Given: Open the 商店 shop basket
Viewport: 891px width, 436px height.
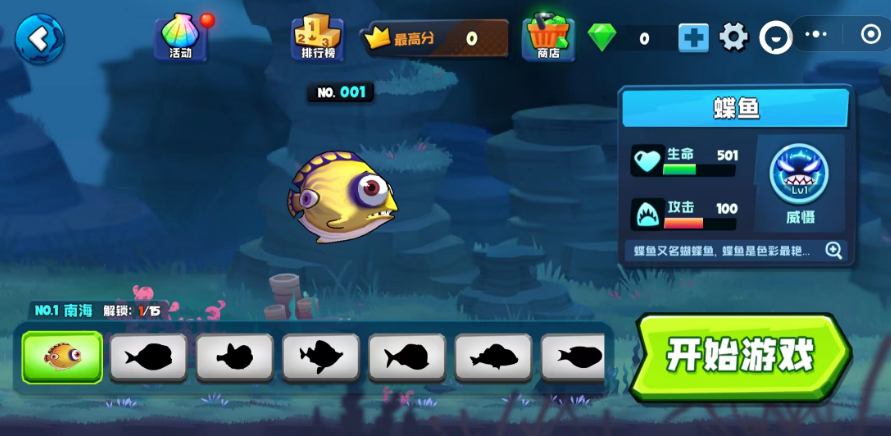Looking at the screenshot, I should point(548,38).
